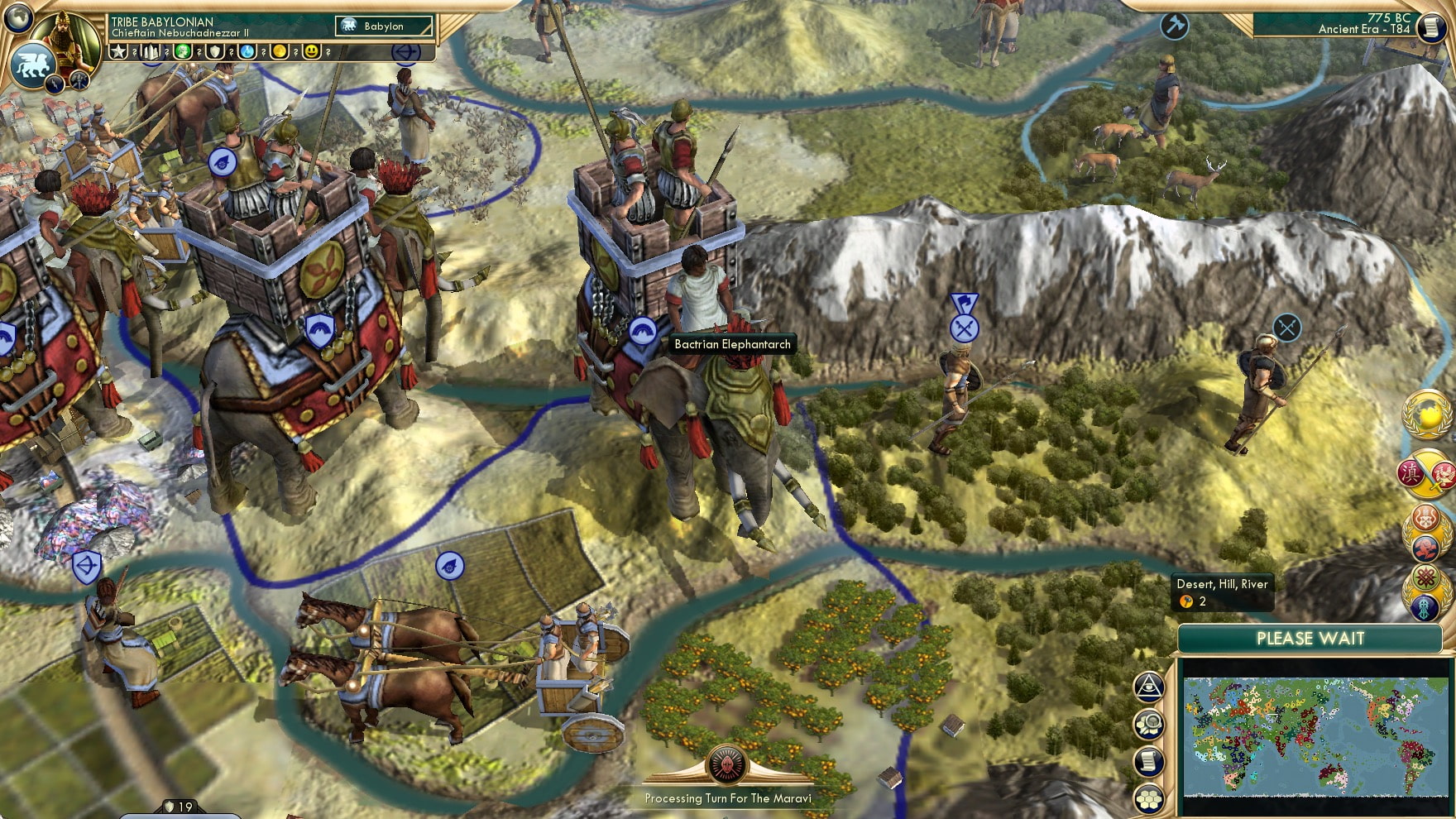Toggle strategic view with the eye pyramid icon
The image size is (1456, 819).
click(1149, 687)
